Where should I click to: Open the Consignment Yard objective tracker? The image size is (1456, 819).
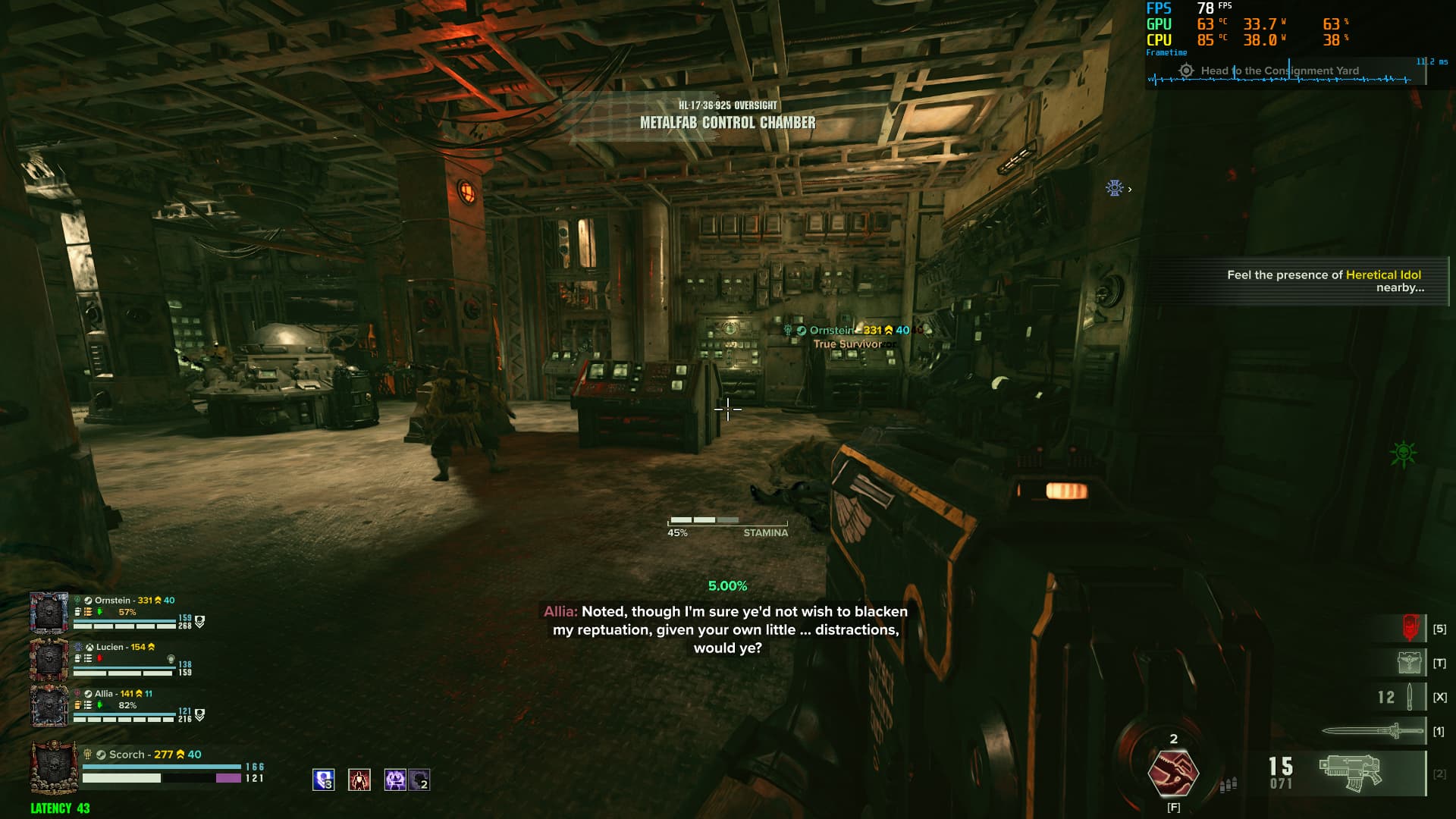pyautogui.click(x=1279, y=71)
